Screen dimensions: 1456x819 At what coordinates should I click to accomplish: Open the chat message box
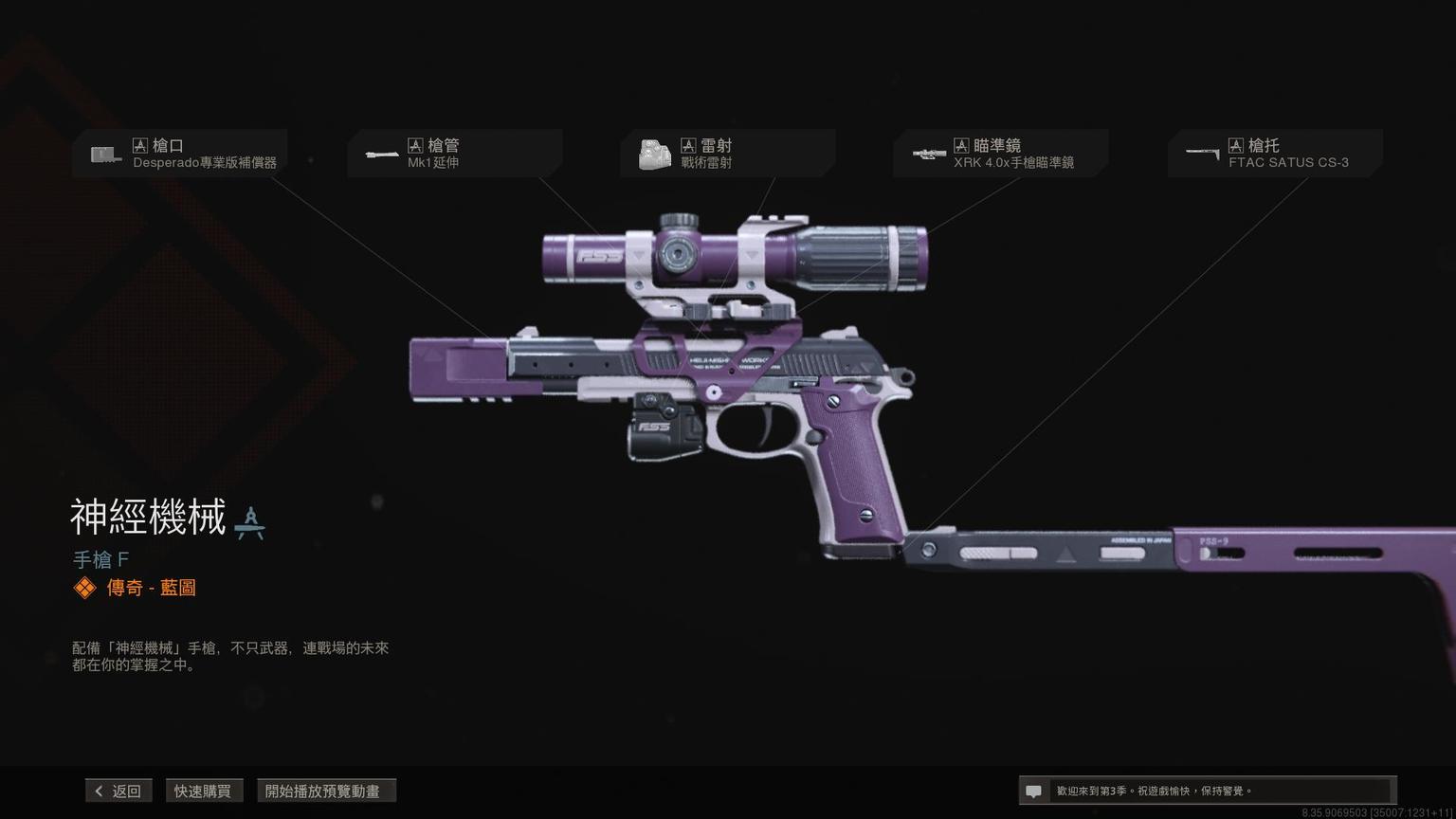(1206, 791)
